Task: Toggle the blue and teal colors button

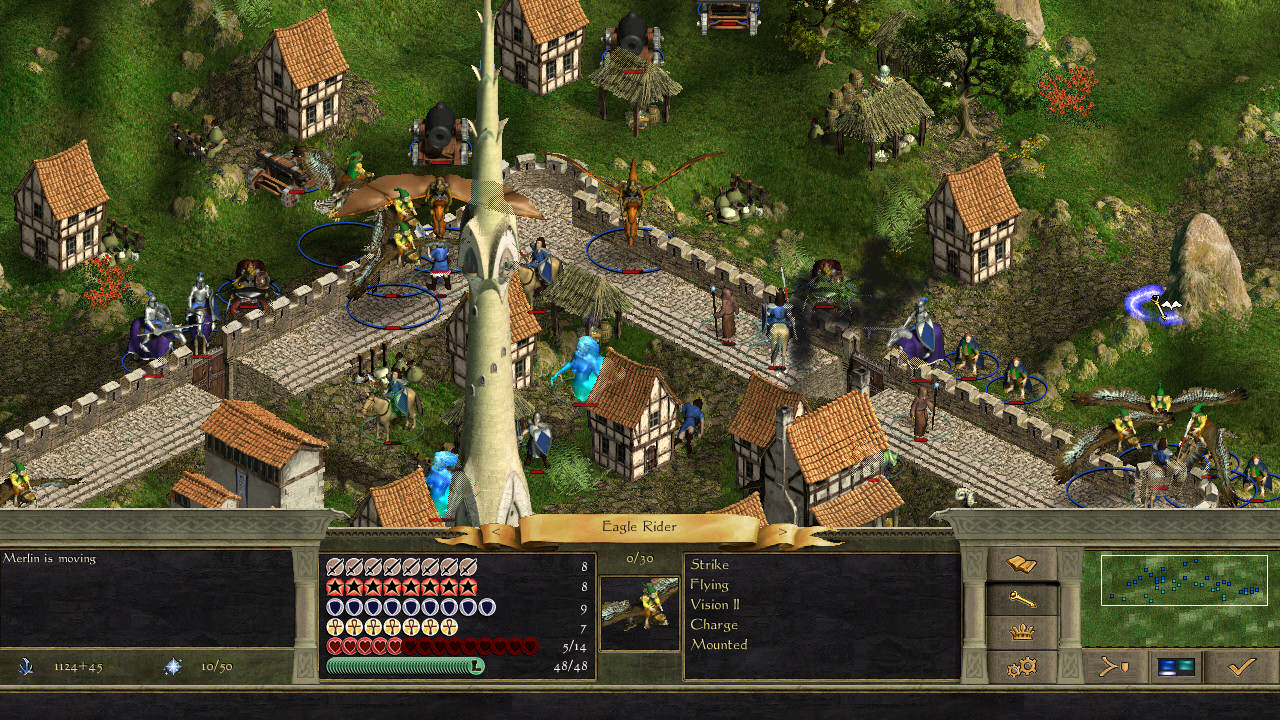Action: point(1174,666)
